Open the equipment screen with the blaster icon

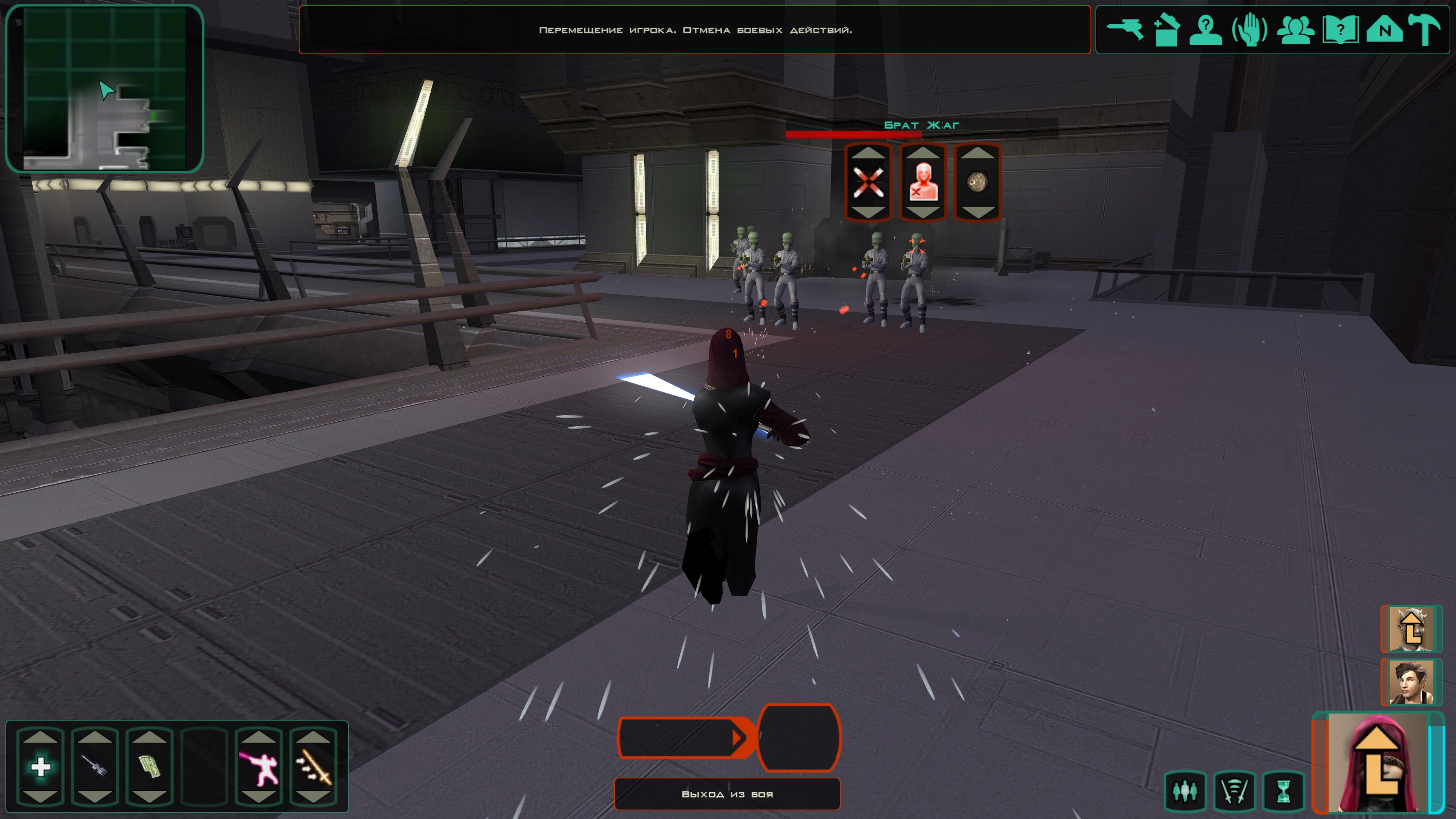tap(1124, 29)
